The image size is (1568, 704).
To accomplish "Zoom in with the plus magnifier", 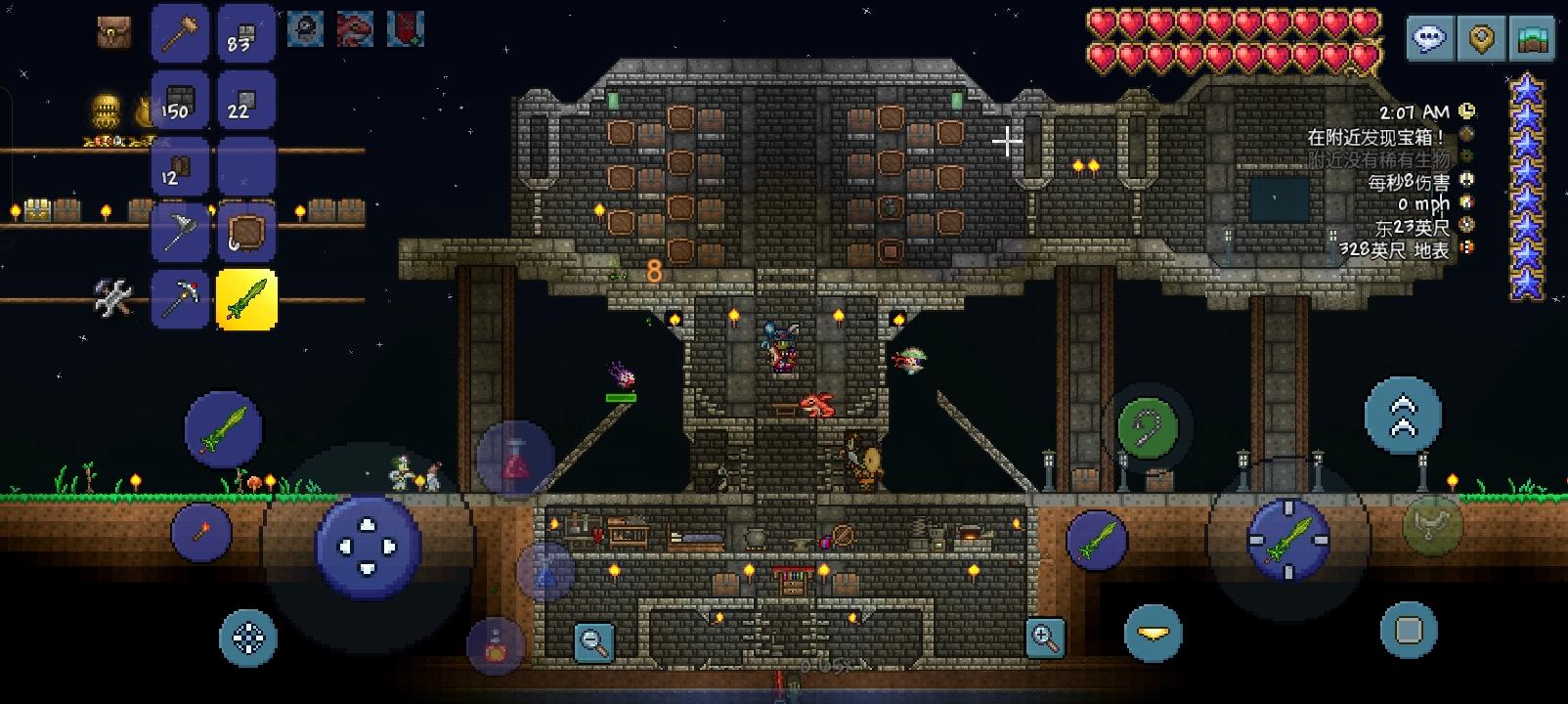I will tap(1045, 638).
